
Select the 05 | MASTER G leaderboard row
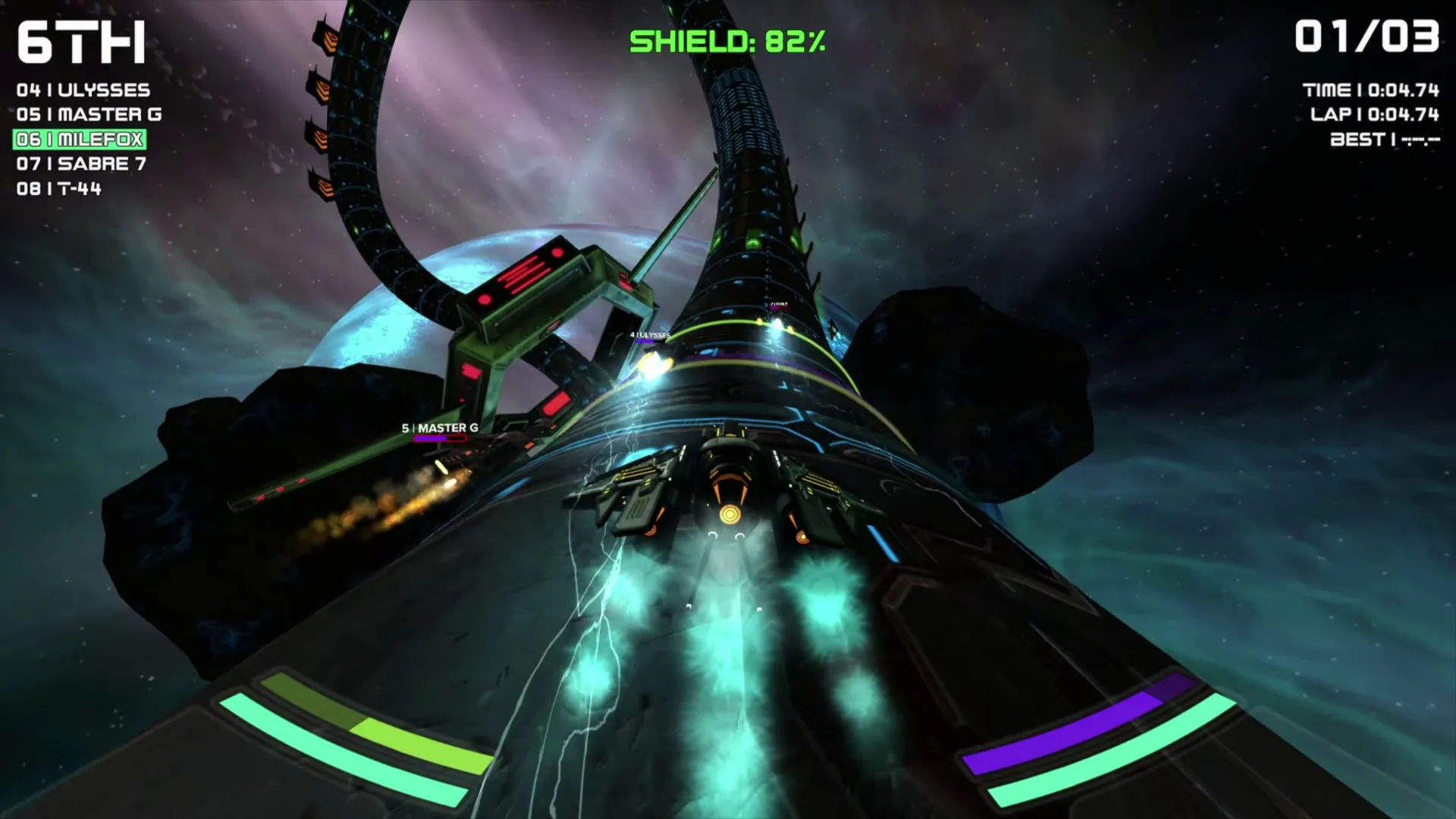87,115
